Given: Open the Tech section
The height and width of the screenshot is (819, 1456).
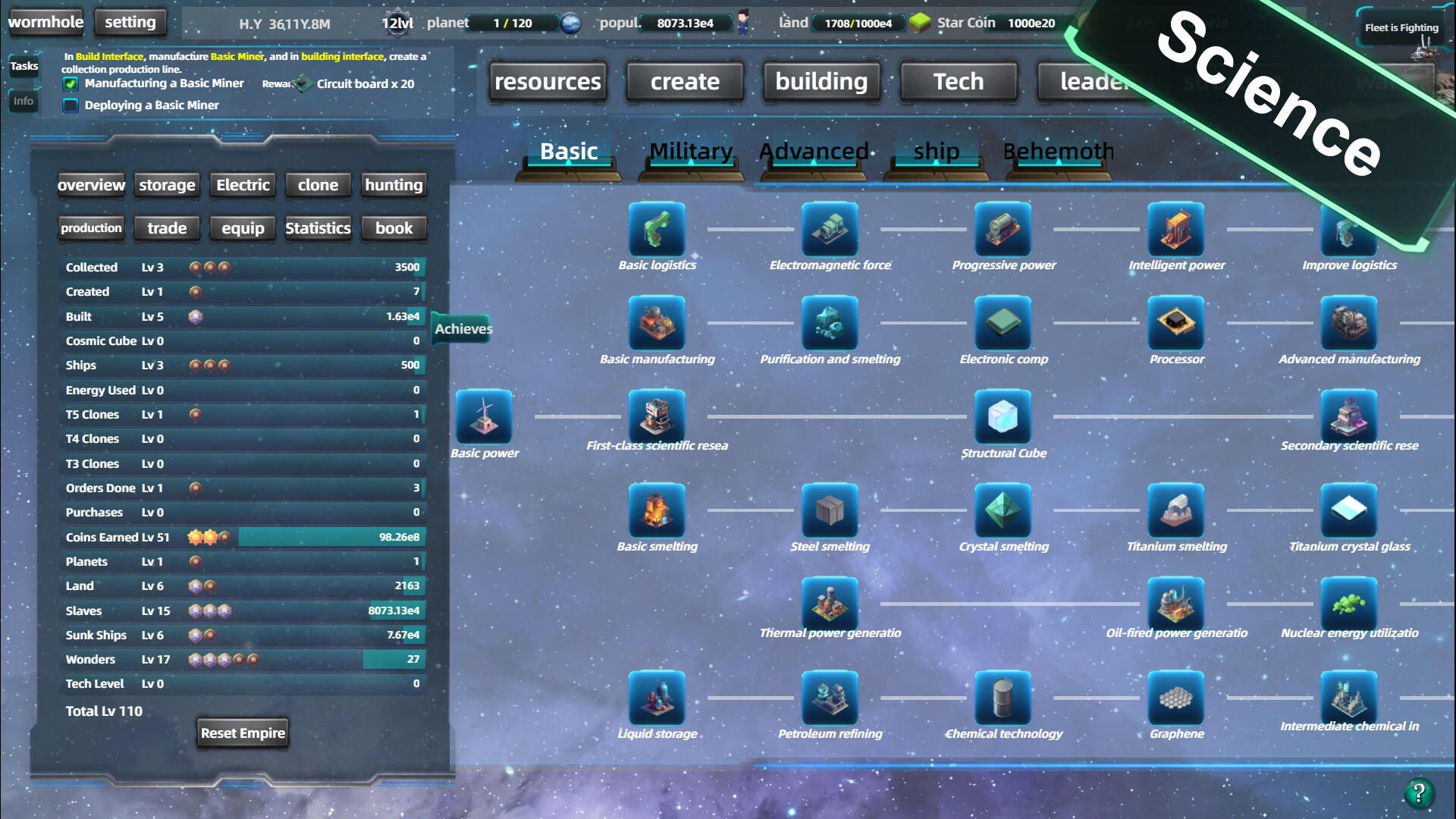Looking at the screenshot, I should [x=958, y=81].
